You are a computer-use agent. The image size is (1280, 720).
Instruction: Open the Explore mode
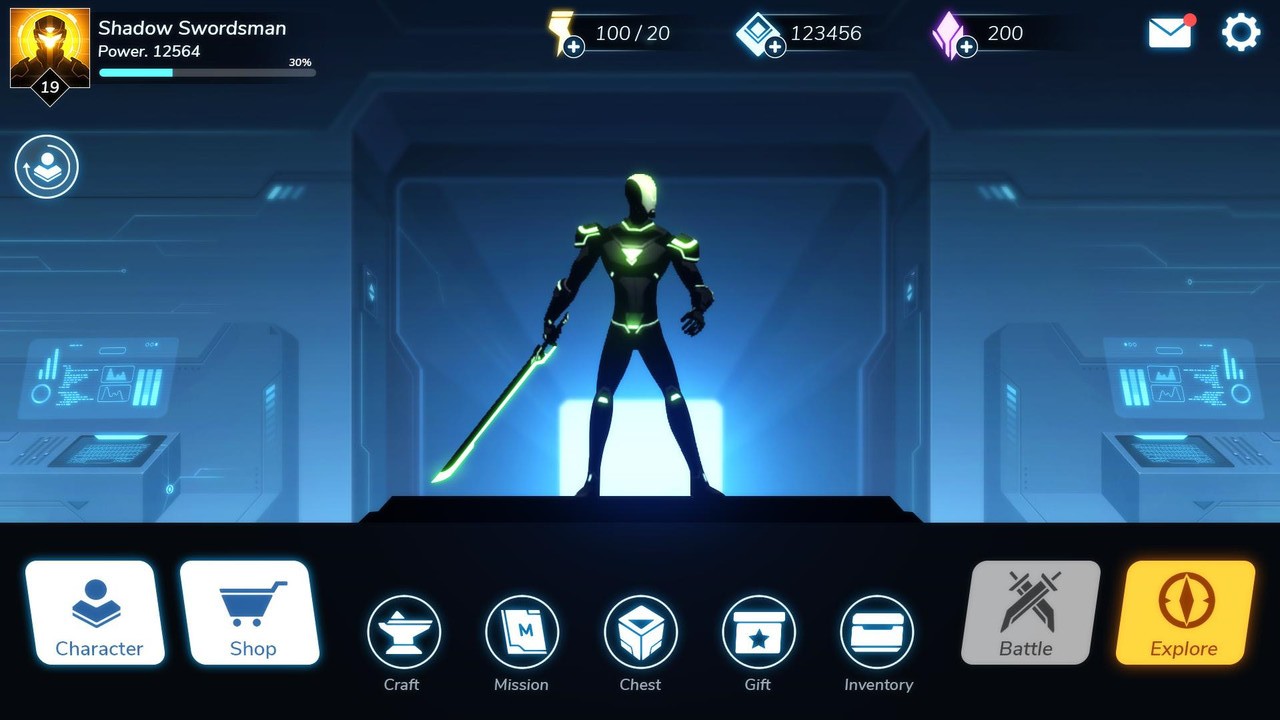pyautogui.click(x=1184, y=612)
